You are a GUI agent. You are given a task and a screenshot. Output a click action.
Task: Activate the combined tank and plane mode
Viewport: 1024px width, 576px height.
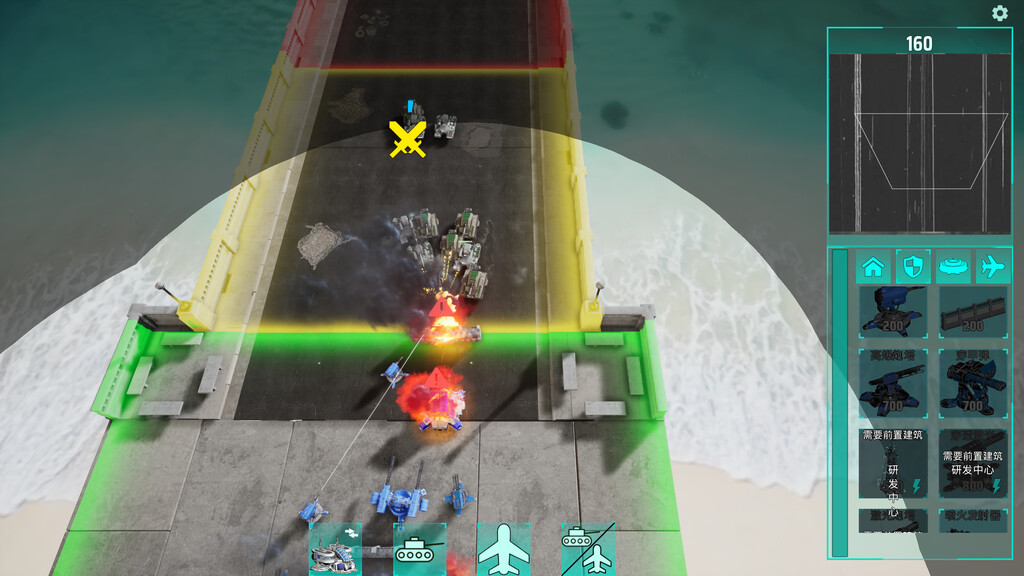click(587, 550)
